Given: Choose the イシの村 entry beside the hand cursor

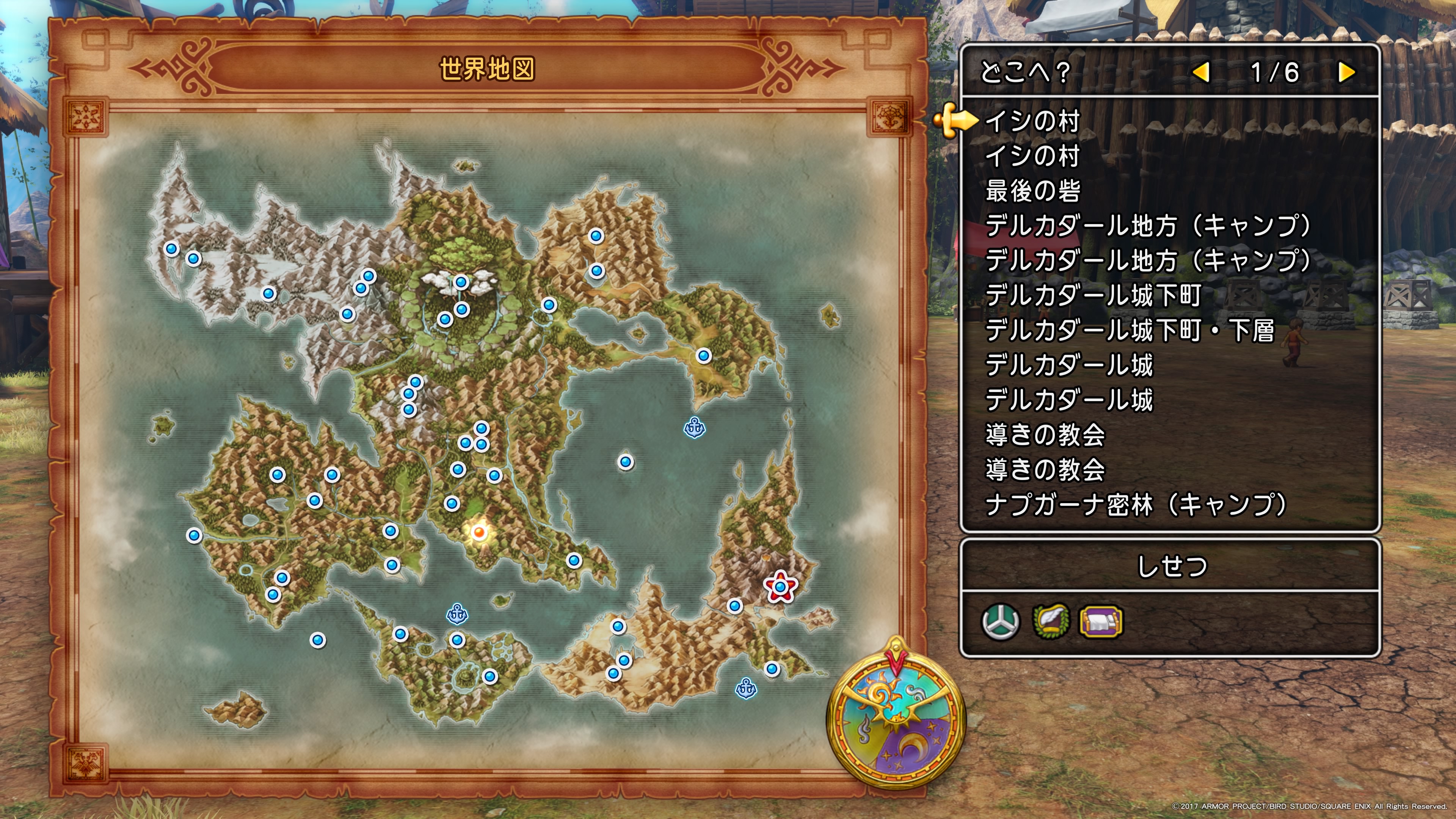Looking at the screenshot, I should pos(1032,121).
